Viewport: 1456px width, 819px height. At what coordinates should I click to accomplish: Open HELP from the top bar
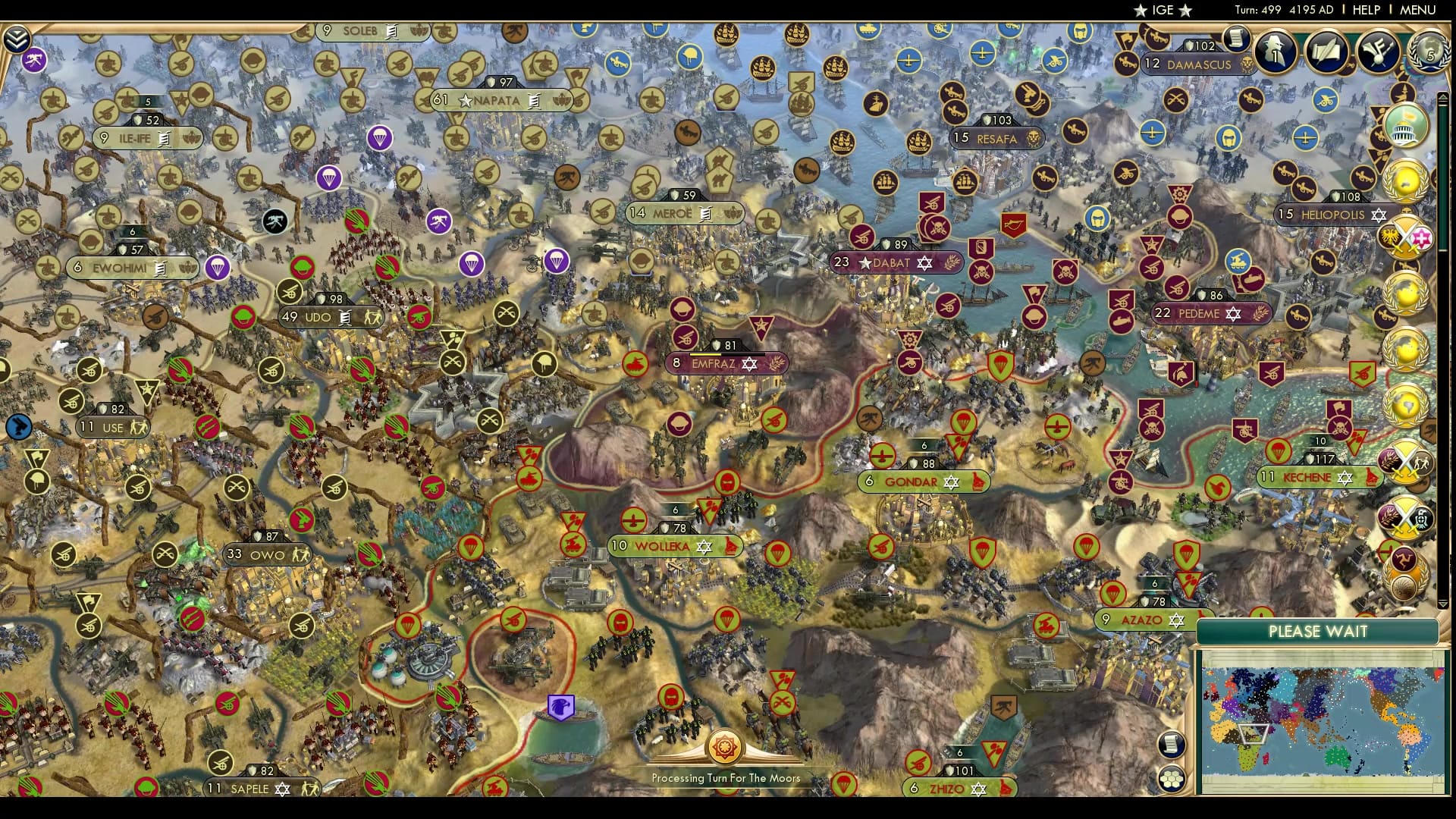pyautogui.click(x=1365, y=10)
